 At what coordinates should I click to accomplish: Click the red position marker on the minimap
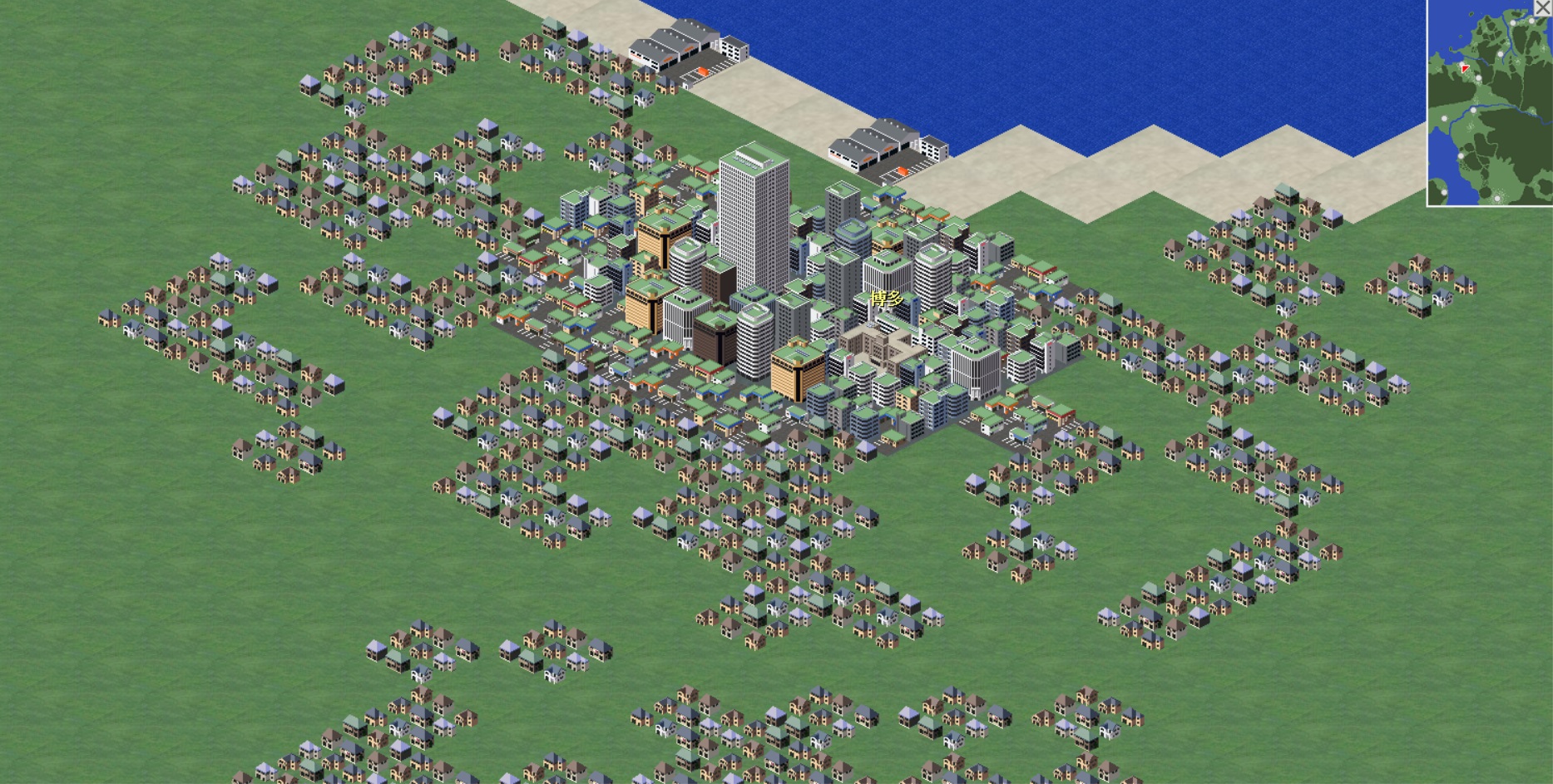(x=1465, y=69)
